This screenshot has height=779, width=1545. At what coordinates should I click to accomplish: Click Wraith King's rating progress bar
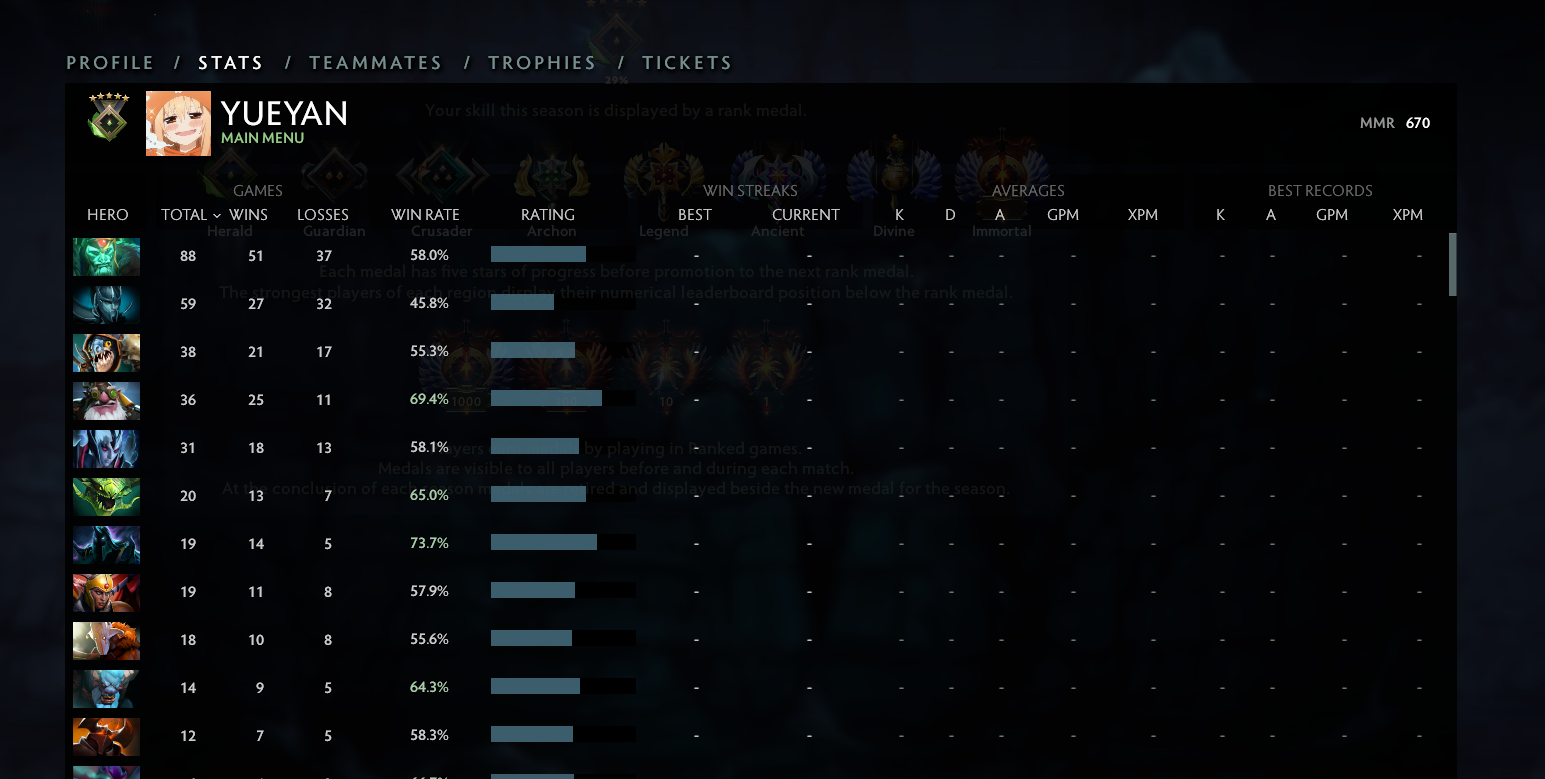tap(537, 254)
